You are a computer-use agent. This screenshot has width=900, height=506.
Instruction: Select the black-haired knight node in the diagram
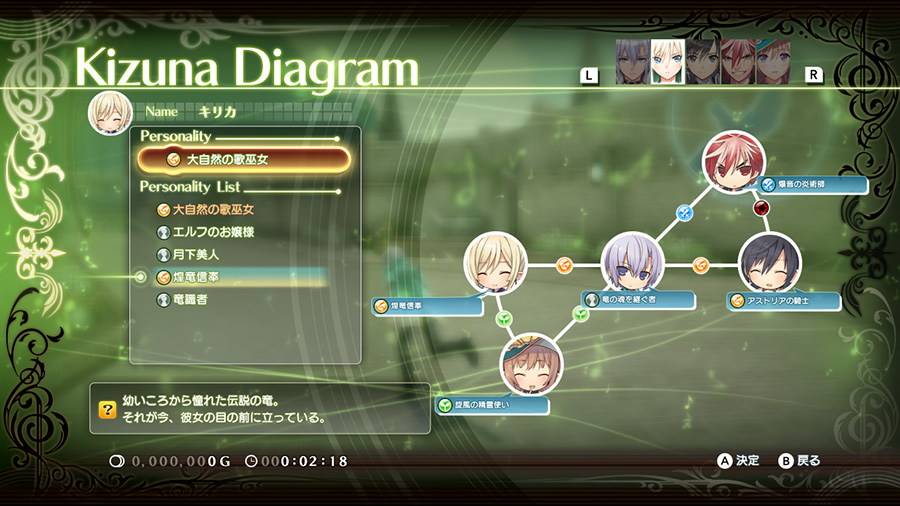pos(770,264)
